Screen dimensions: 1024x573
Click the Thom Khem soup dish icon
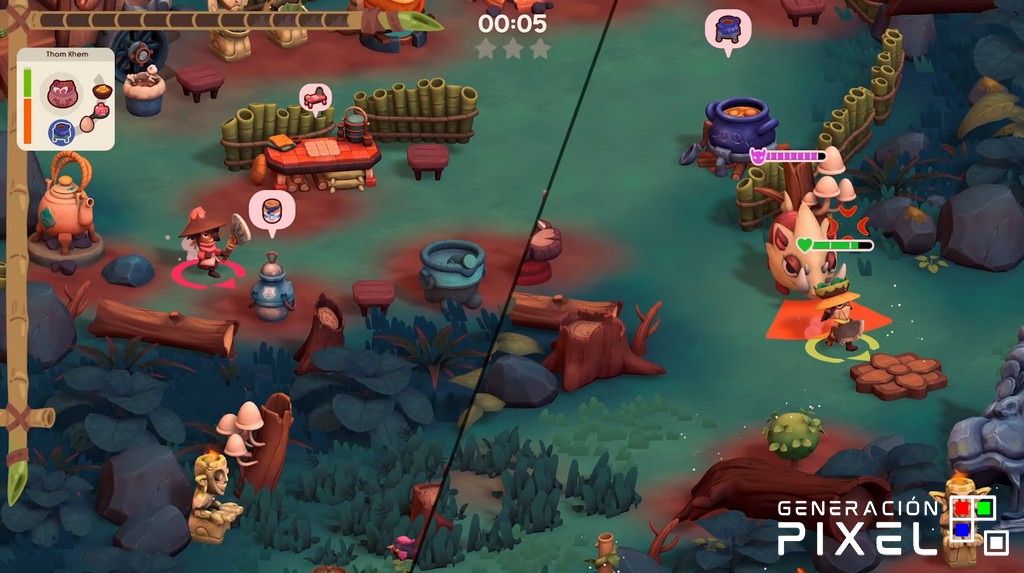61,94
